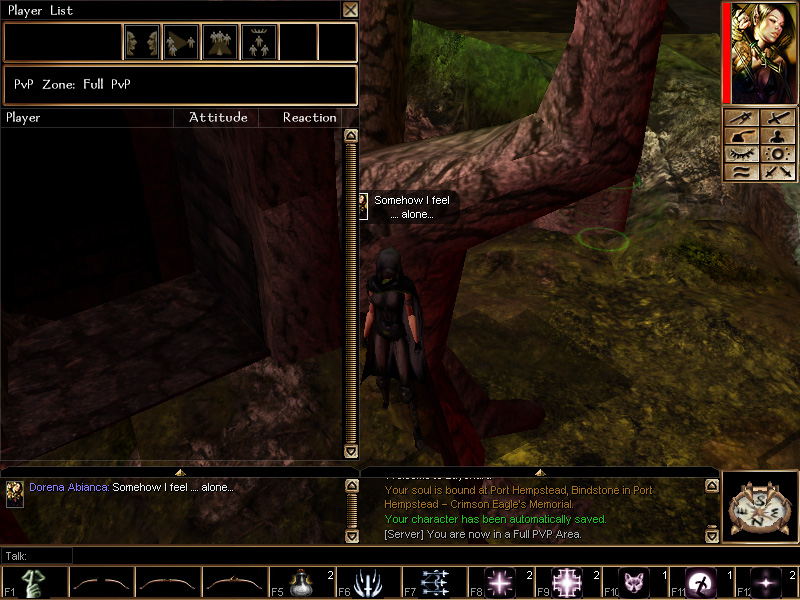Click the two facing heads icon
The image size is (800, 600).
pyautogui.click(x=142, y=42)
